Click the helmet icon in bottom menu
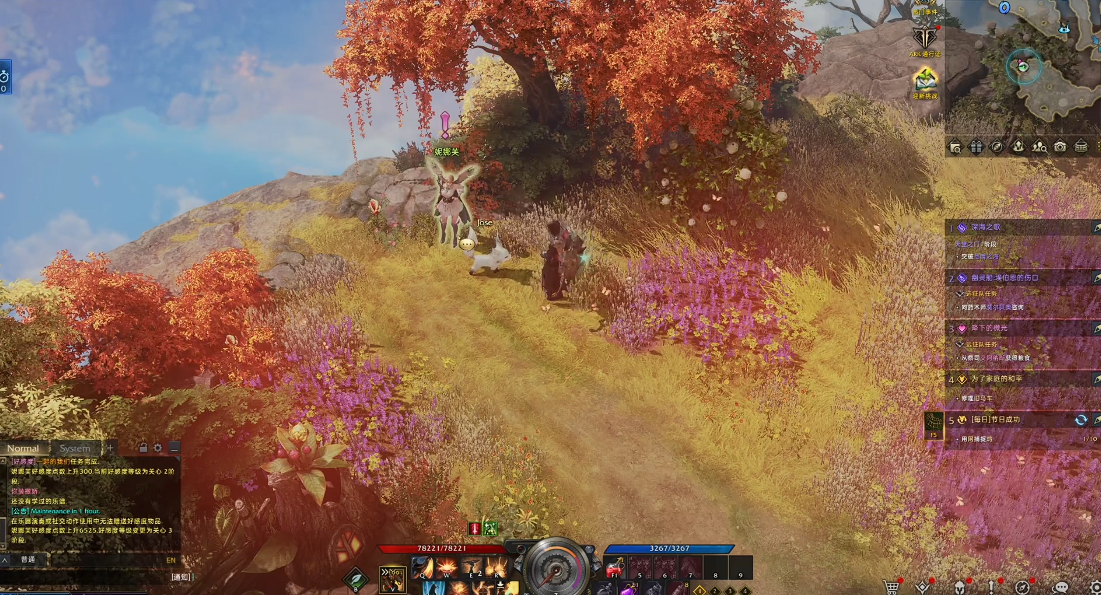The height and width of the screenshot is (595, 1101). [x=959, y=587]
